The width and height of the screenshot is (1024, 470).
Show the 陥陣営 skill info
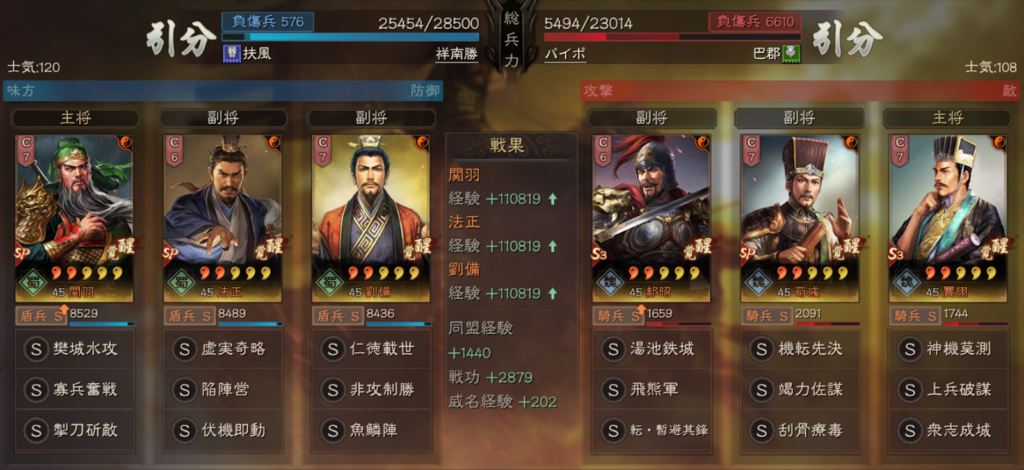pyautogui.click(x=222, y=390)
